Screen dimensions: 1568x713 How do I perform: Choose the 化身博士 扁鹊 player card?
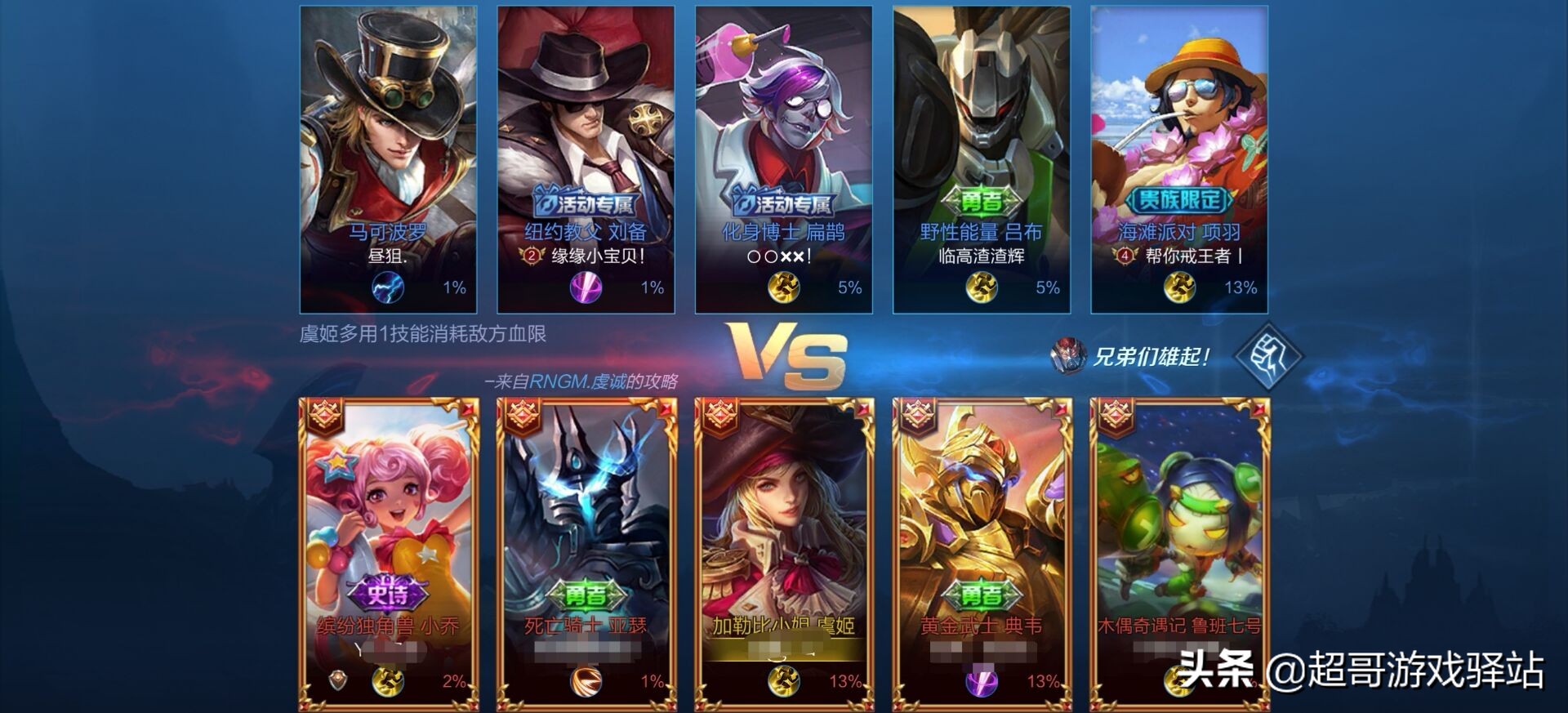(x=784, y=160)
